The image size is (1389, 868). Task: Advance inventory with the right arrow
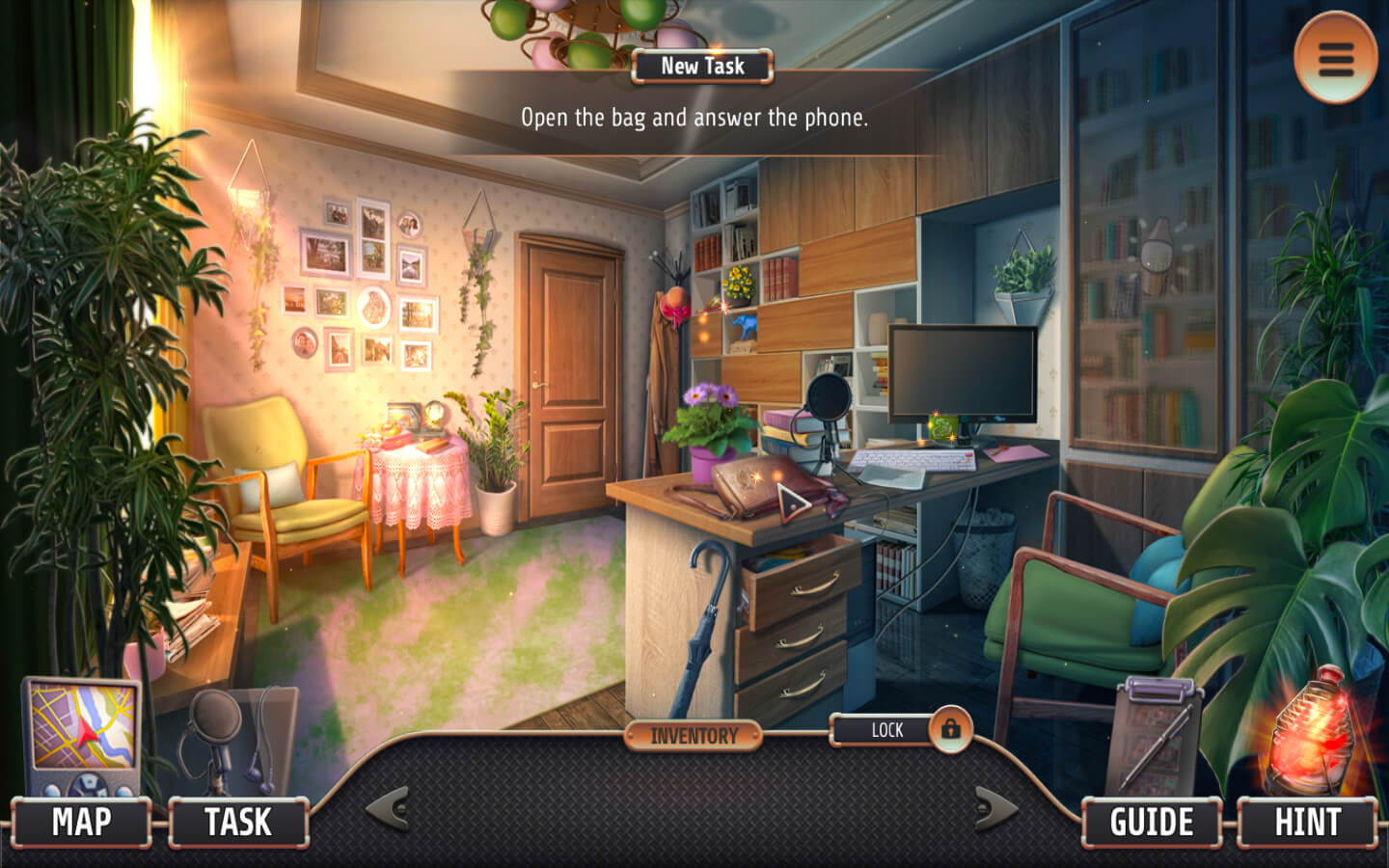995,808
